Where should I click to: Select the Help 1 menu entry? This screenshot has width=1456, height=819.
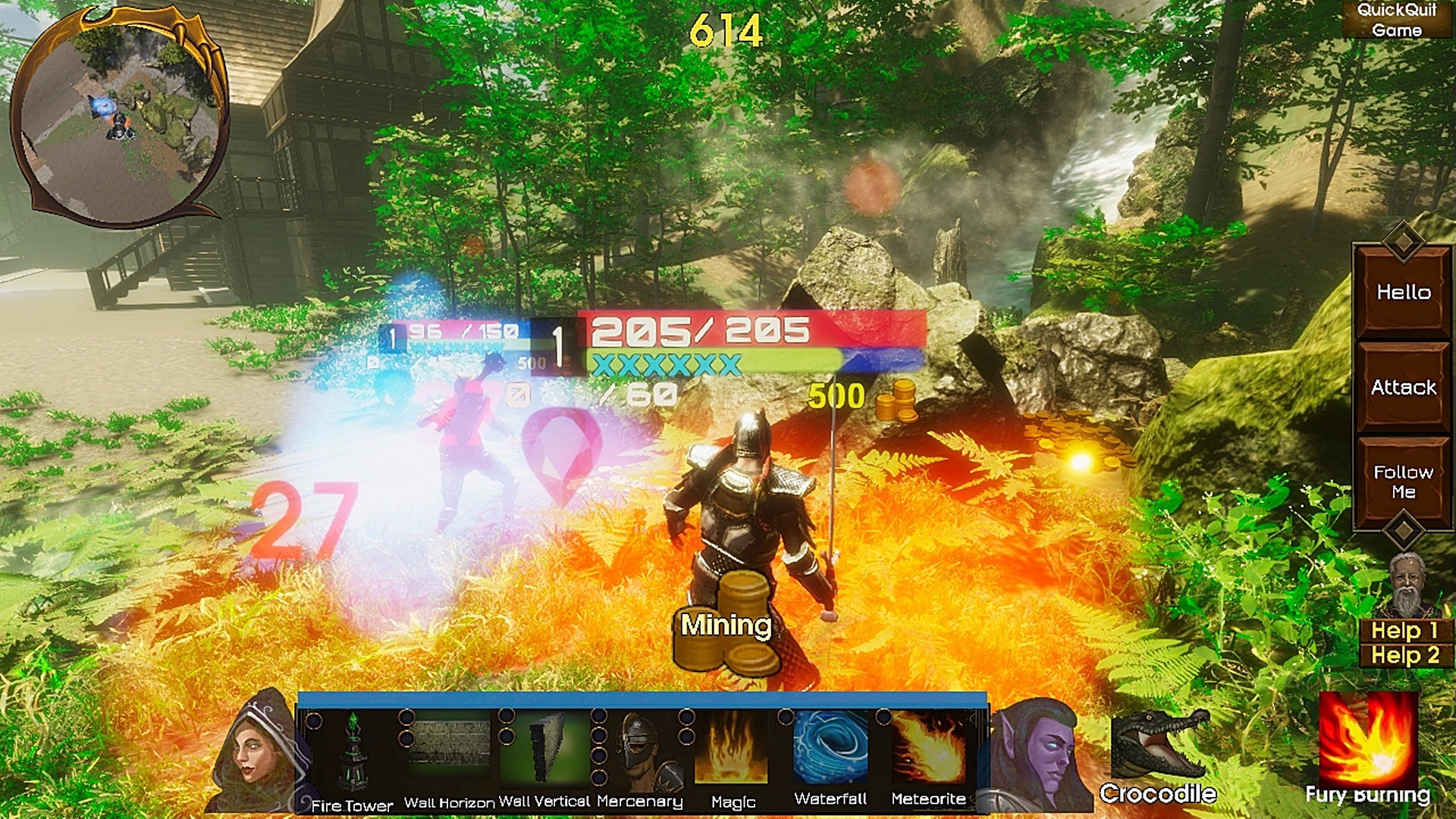pyautogui.click(x=1404, y=631)
